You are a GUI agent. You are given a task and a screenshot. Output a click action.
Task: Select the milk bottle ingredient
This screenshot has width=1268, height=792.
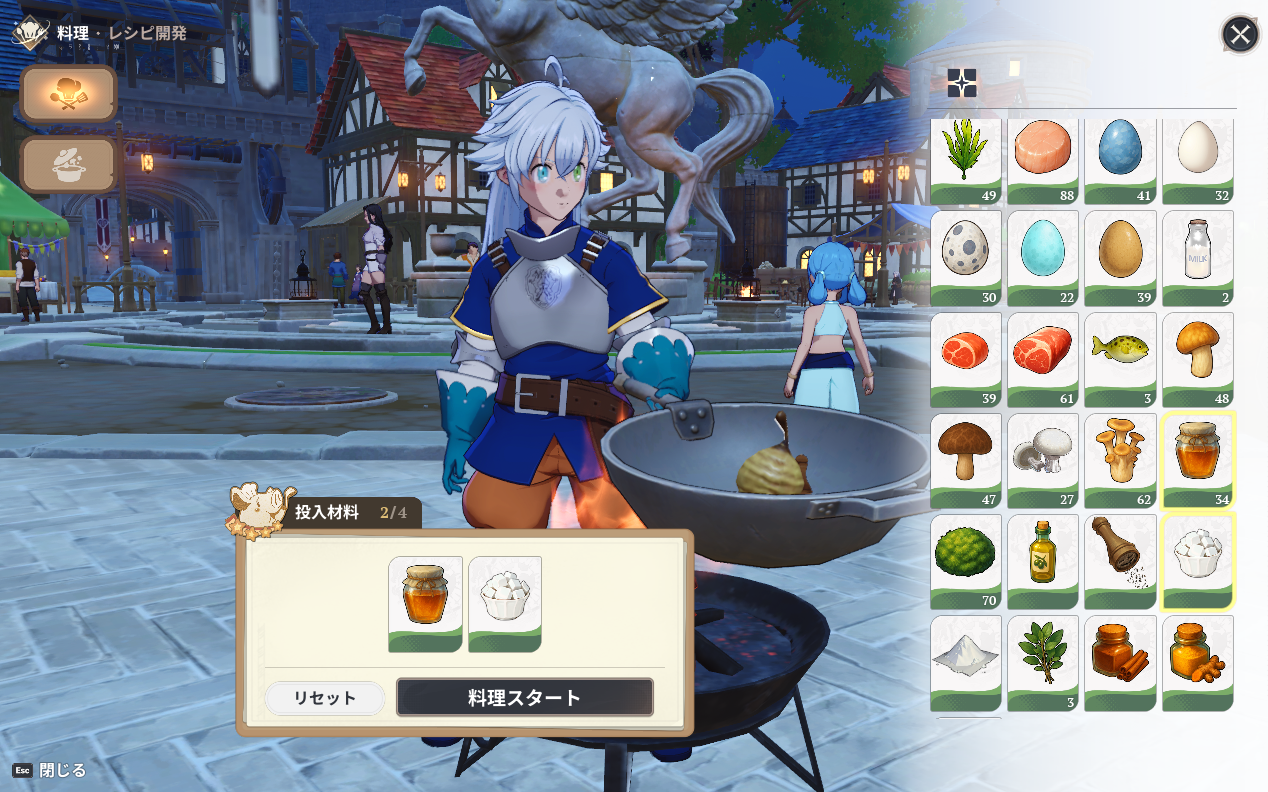click(x=1197, y=257)
